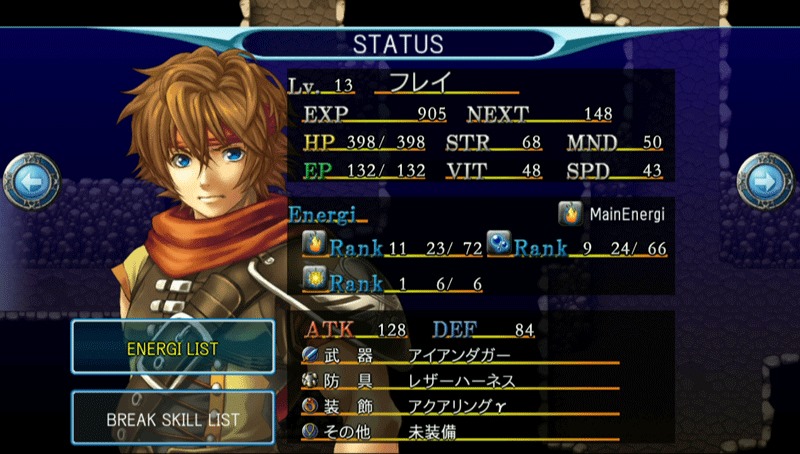Choose the fire Energi rank 11 entry
800x454 pixels.
click(x=390, y=247)
